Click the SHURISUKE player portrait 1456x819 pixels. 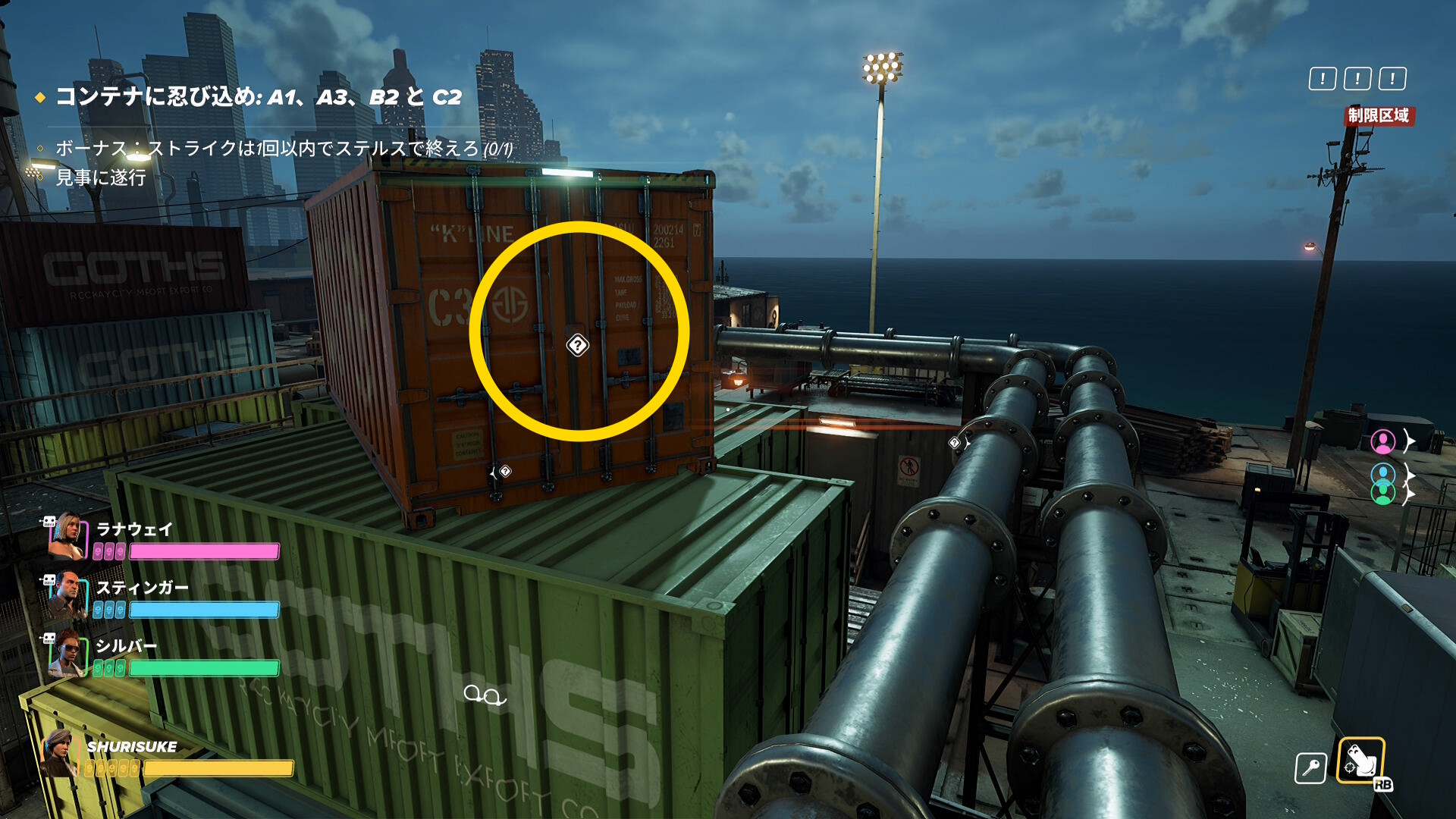click(59, 754)
